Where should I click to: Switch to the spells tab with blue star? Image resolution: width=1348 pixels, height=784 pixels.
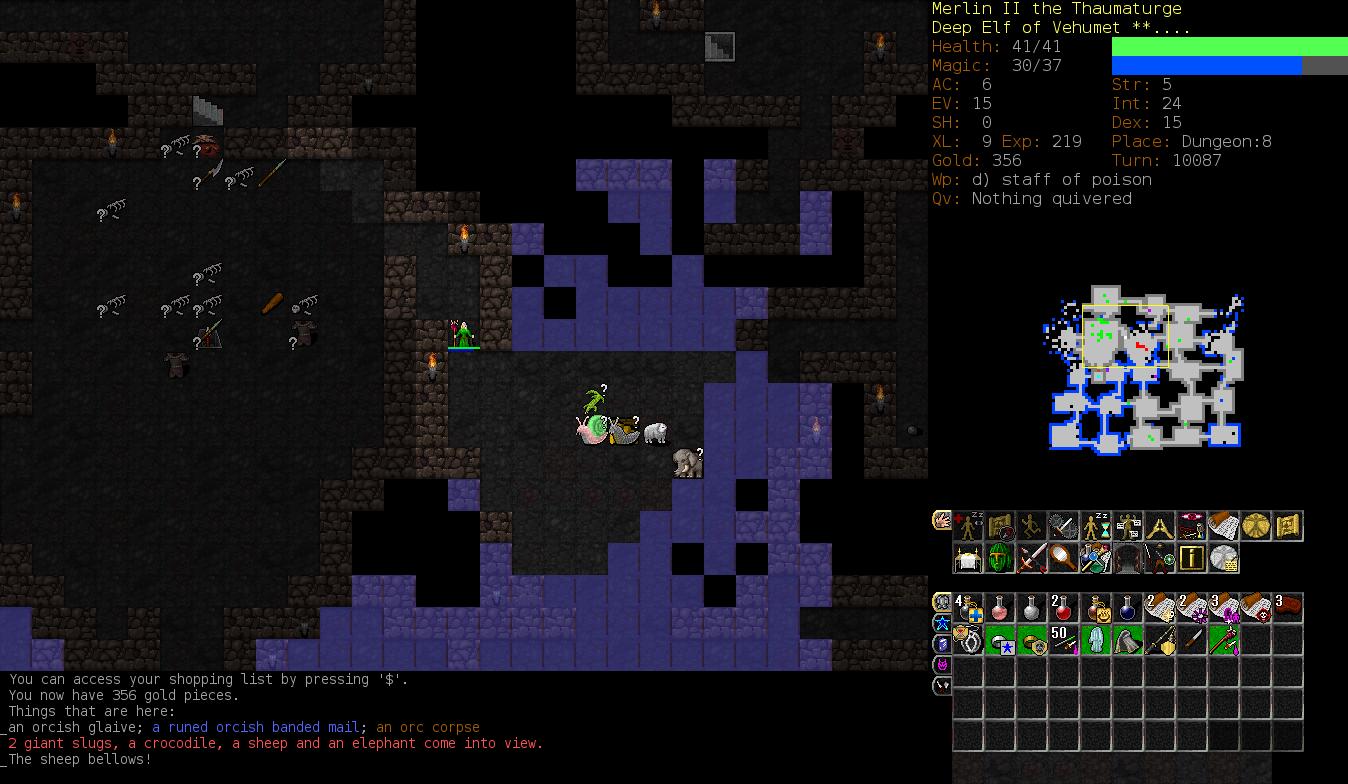coord(942,624)
